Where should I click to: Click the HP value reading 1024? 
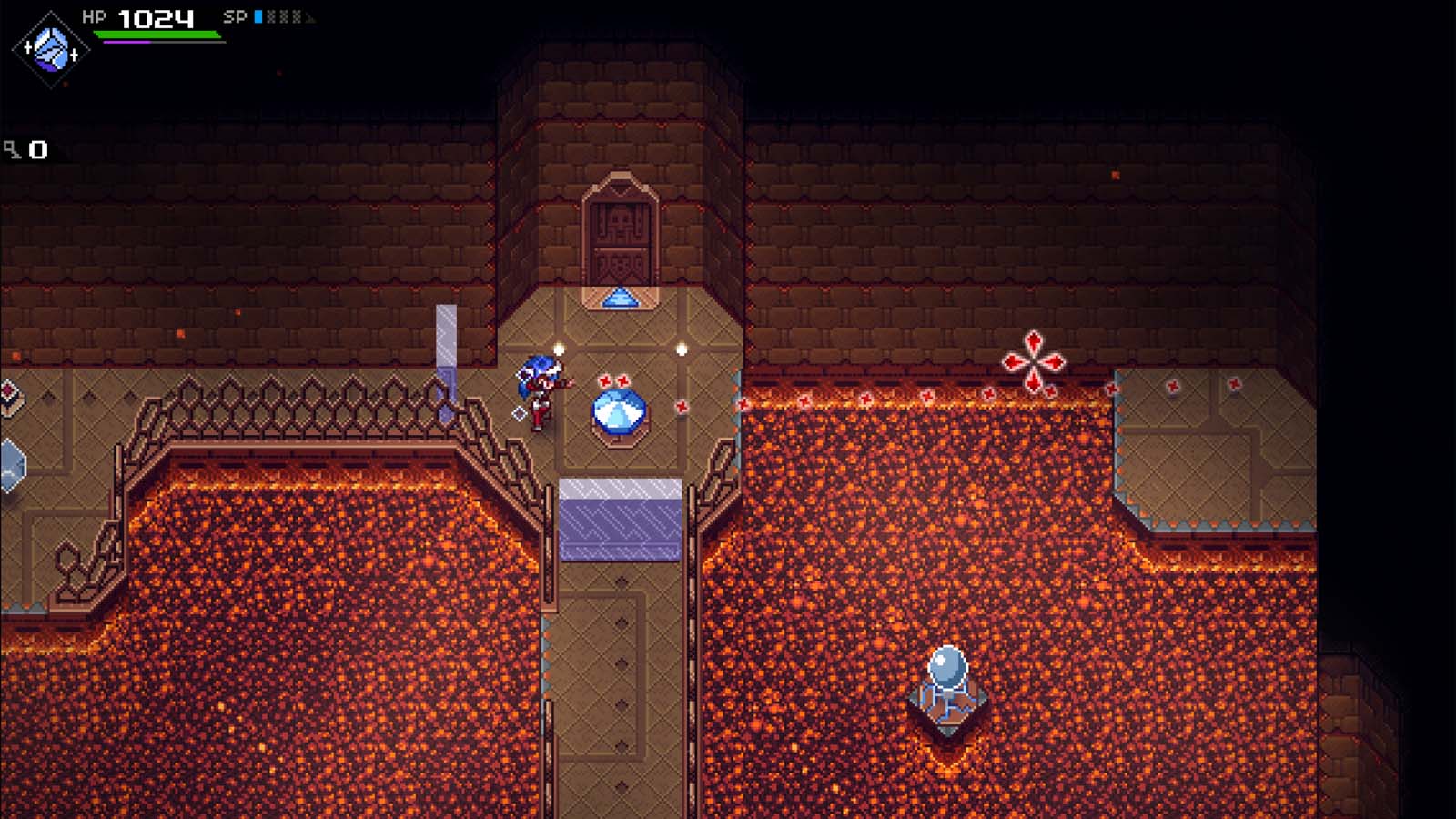tap(155, 15)
